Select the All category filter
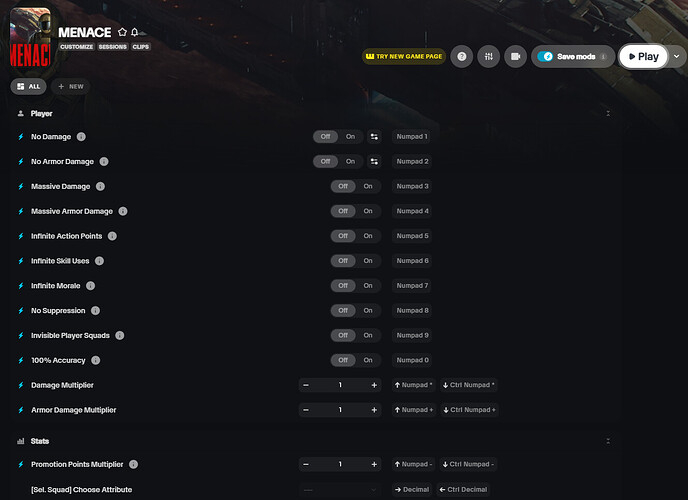This screenshot has height=500, width=688. pos(28,87)
